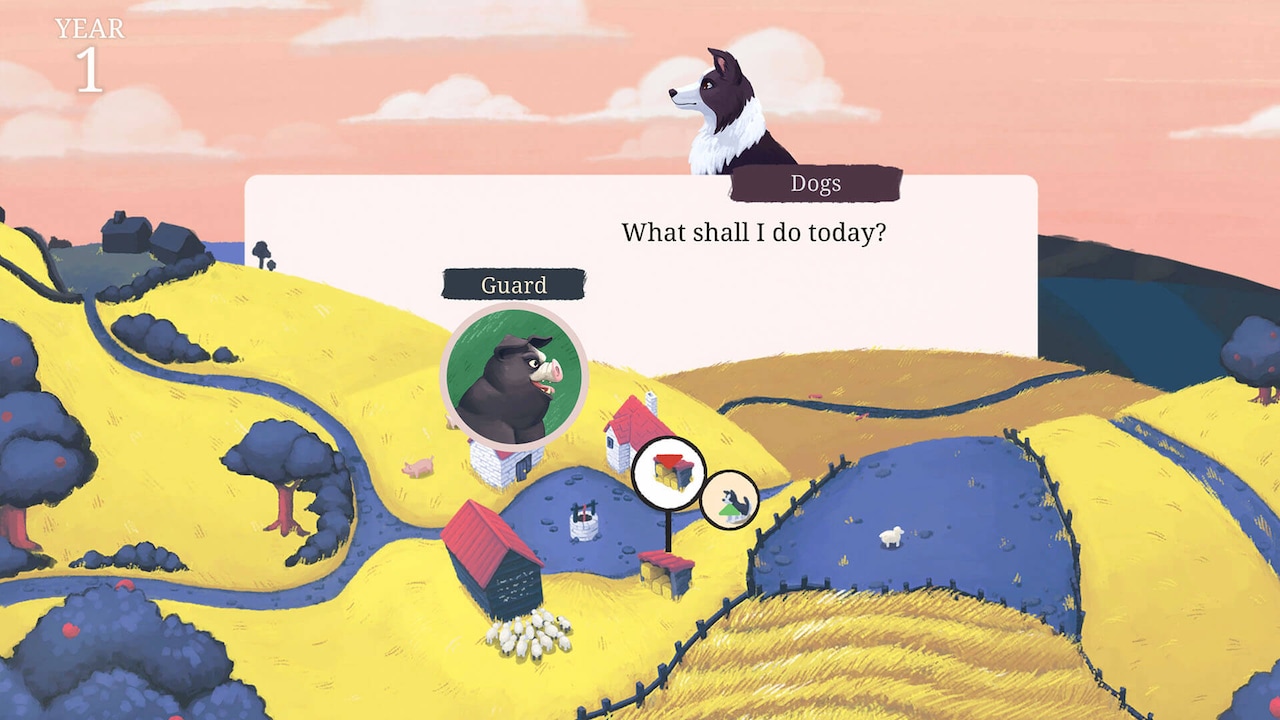Select the Dogs nameplate banner
The width and height of the screenshot is (1280, 720).
click(x=816, y=183)
